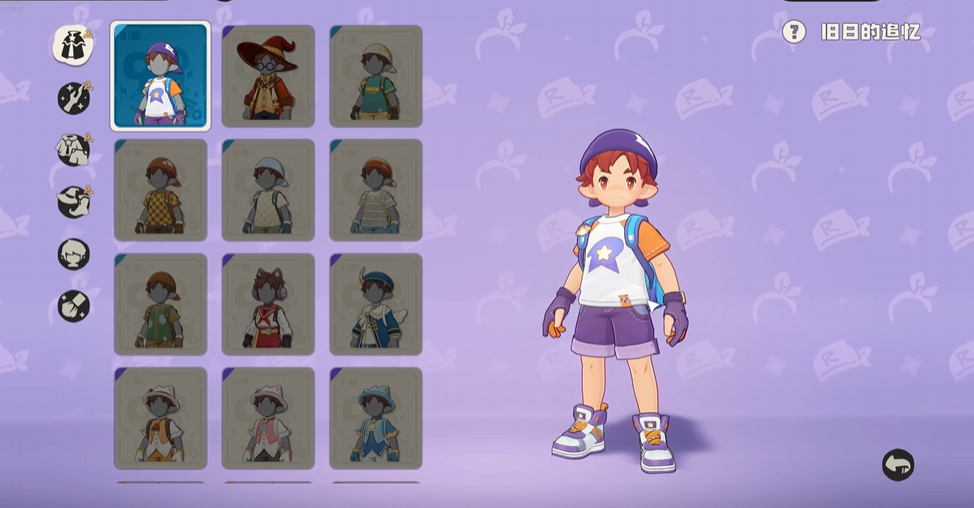
Task: Open the shoes category tab
Action: pos(73,201)
